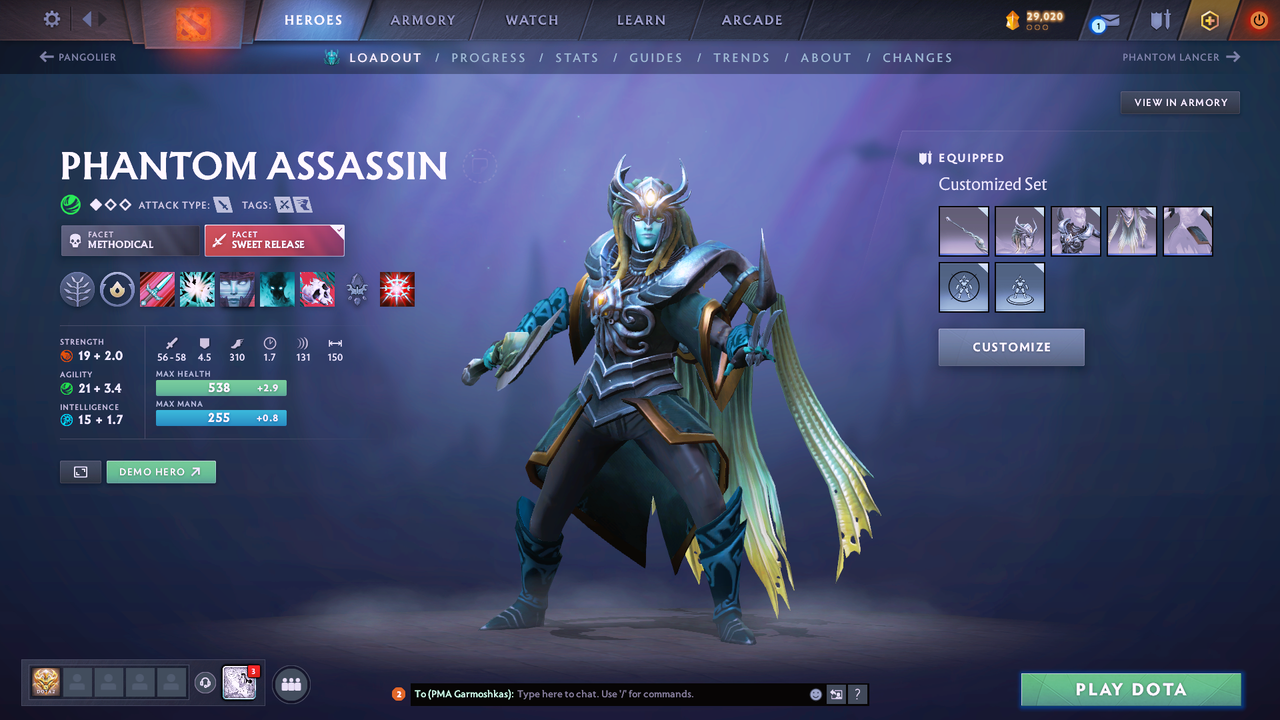Select the Stifling Dagger ability icon
Screen dimensions: 1280x720
157,289
